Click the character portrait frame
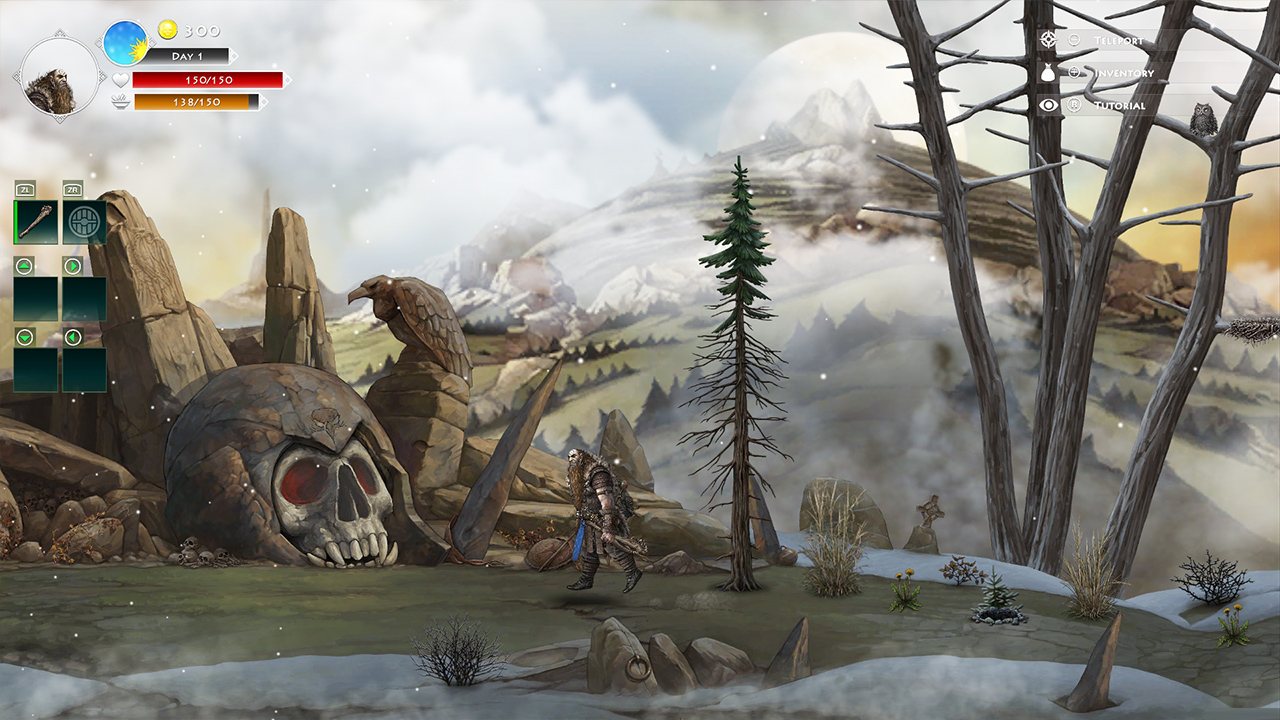Screen dimensions: 1280x720 click(x=59, y=78)
